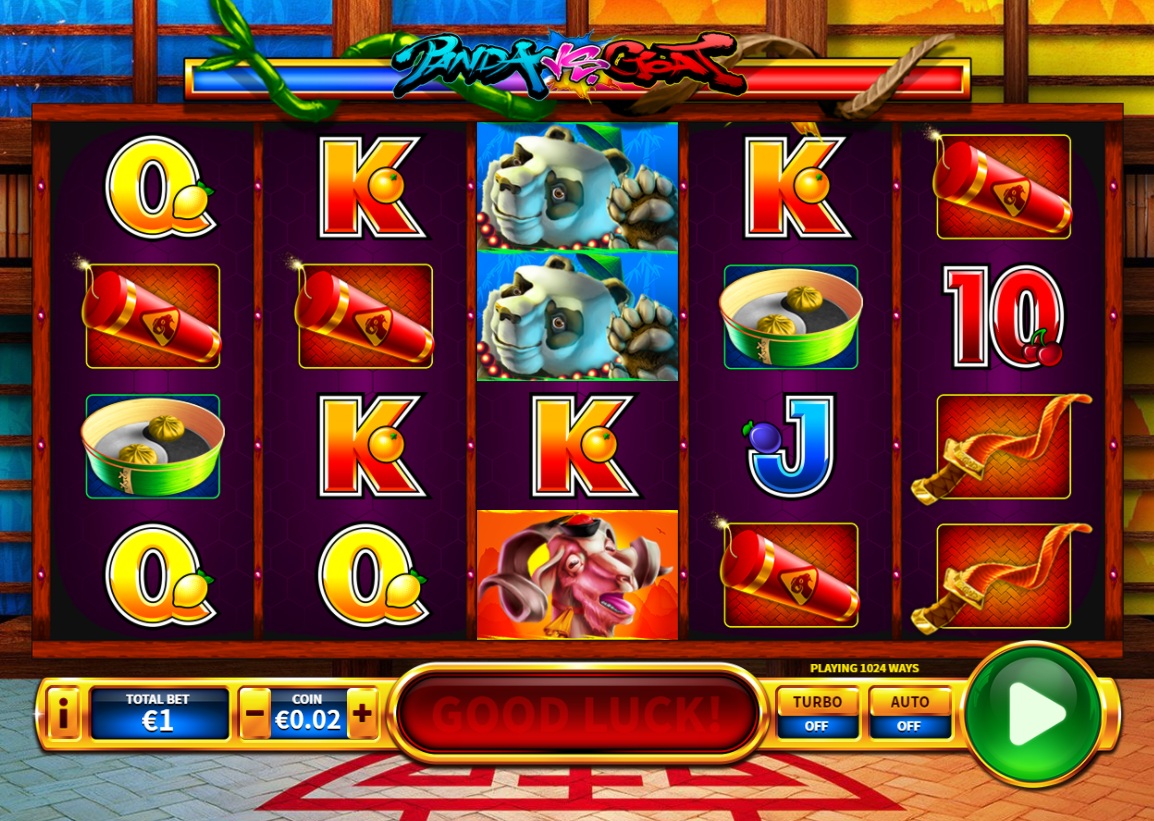Open the info paytable button
Image resolution: width=1154 pixels, height=821 pixels.
[63, 714]
